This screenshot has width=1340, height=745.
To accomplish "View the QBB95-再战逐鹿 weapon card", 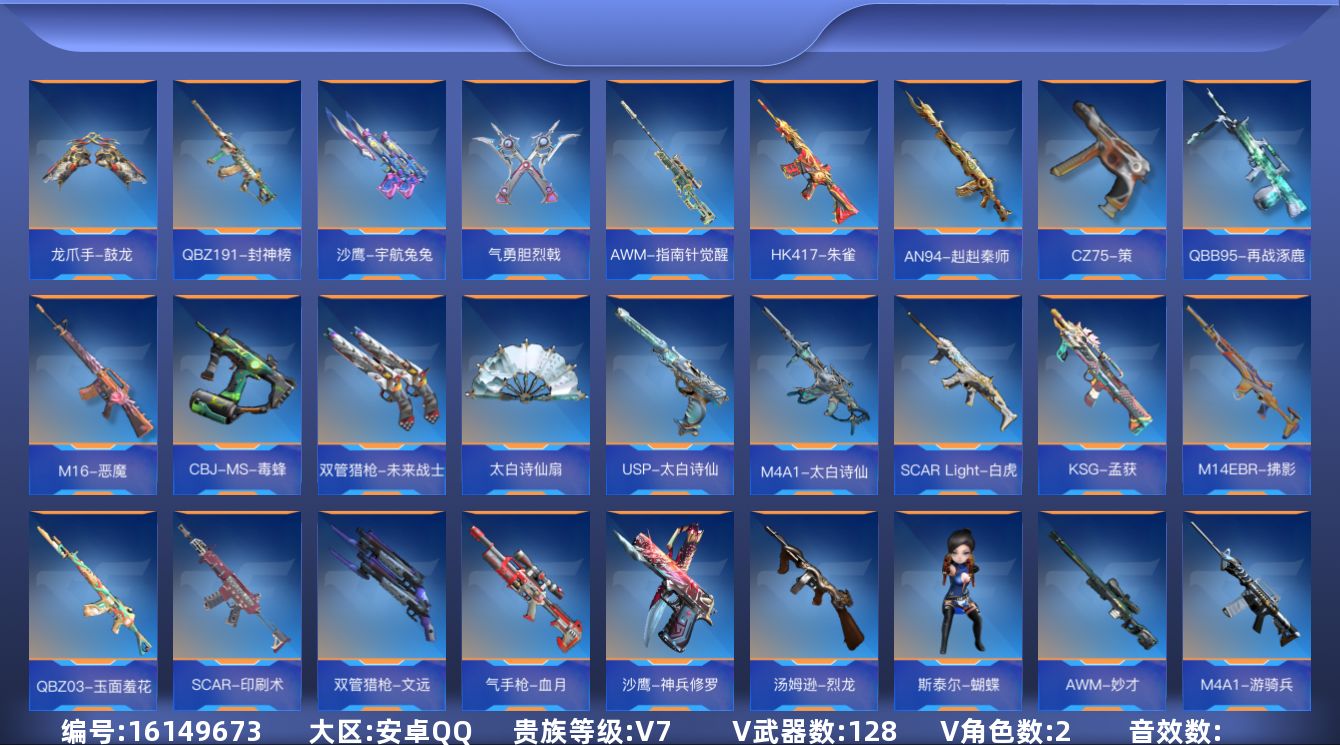I will tap(1245, 170).
